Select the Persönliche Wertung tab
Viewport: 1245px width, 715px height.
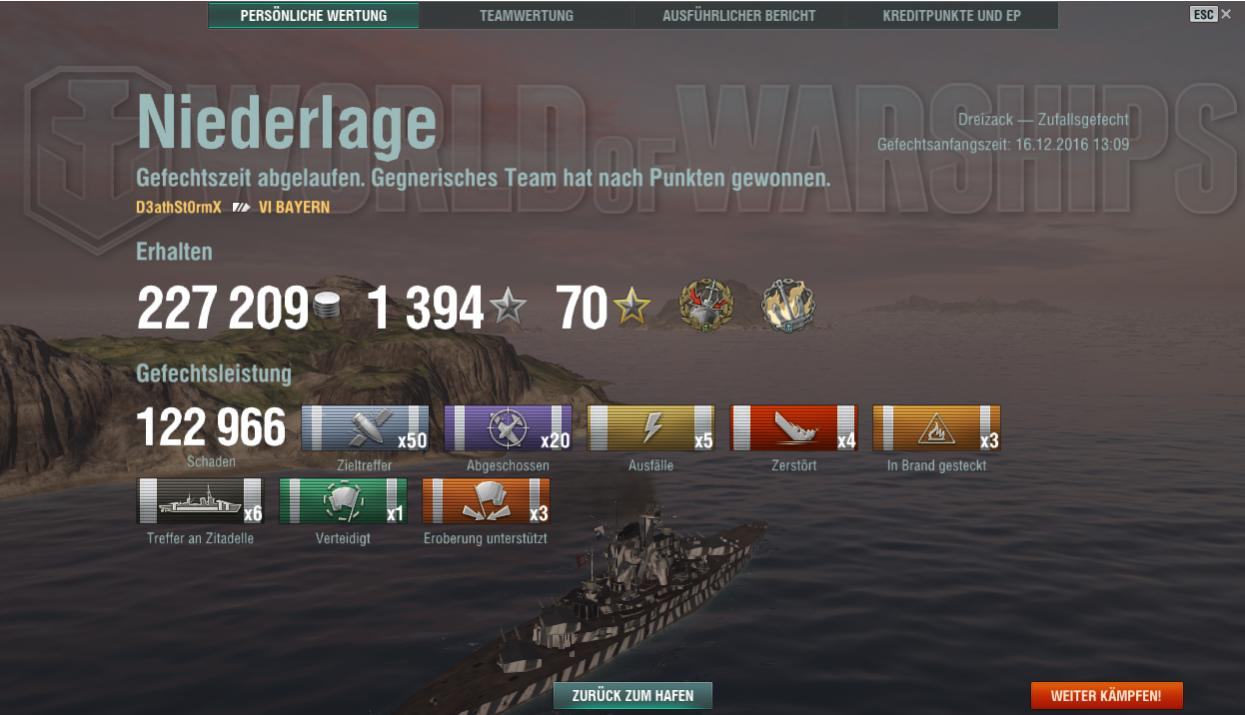314,16
